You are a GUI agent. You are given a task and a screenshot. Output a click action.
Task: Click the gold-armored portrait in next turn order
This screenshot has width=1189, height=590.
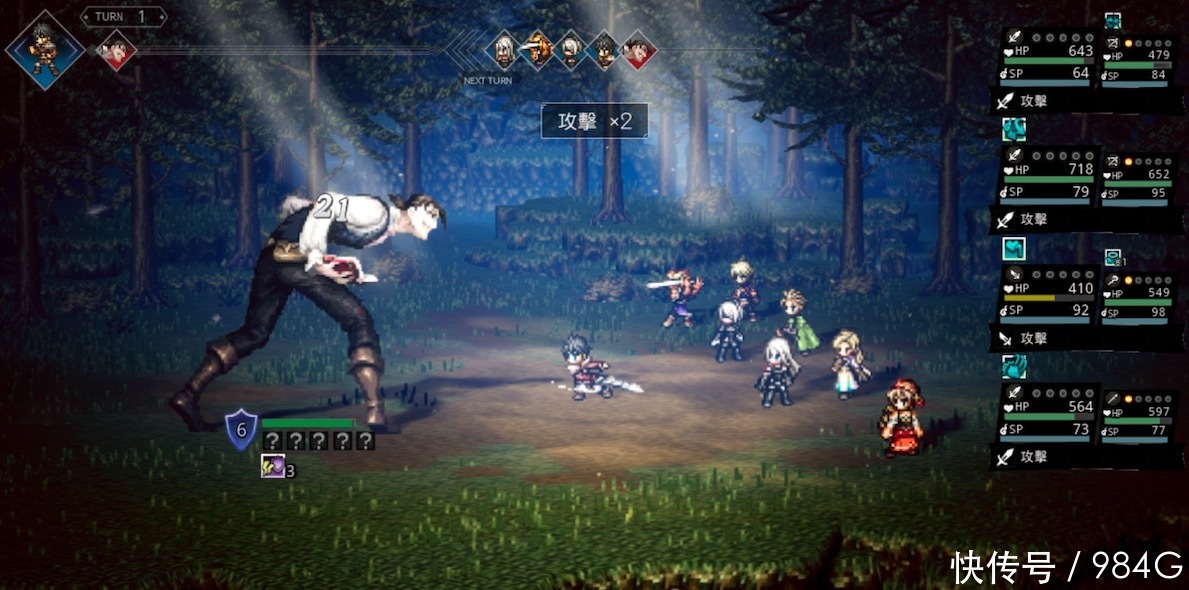click(x=537, y=49)
